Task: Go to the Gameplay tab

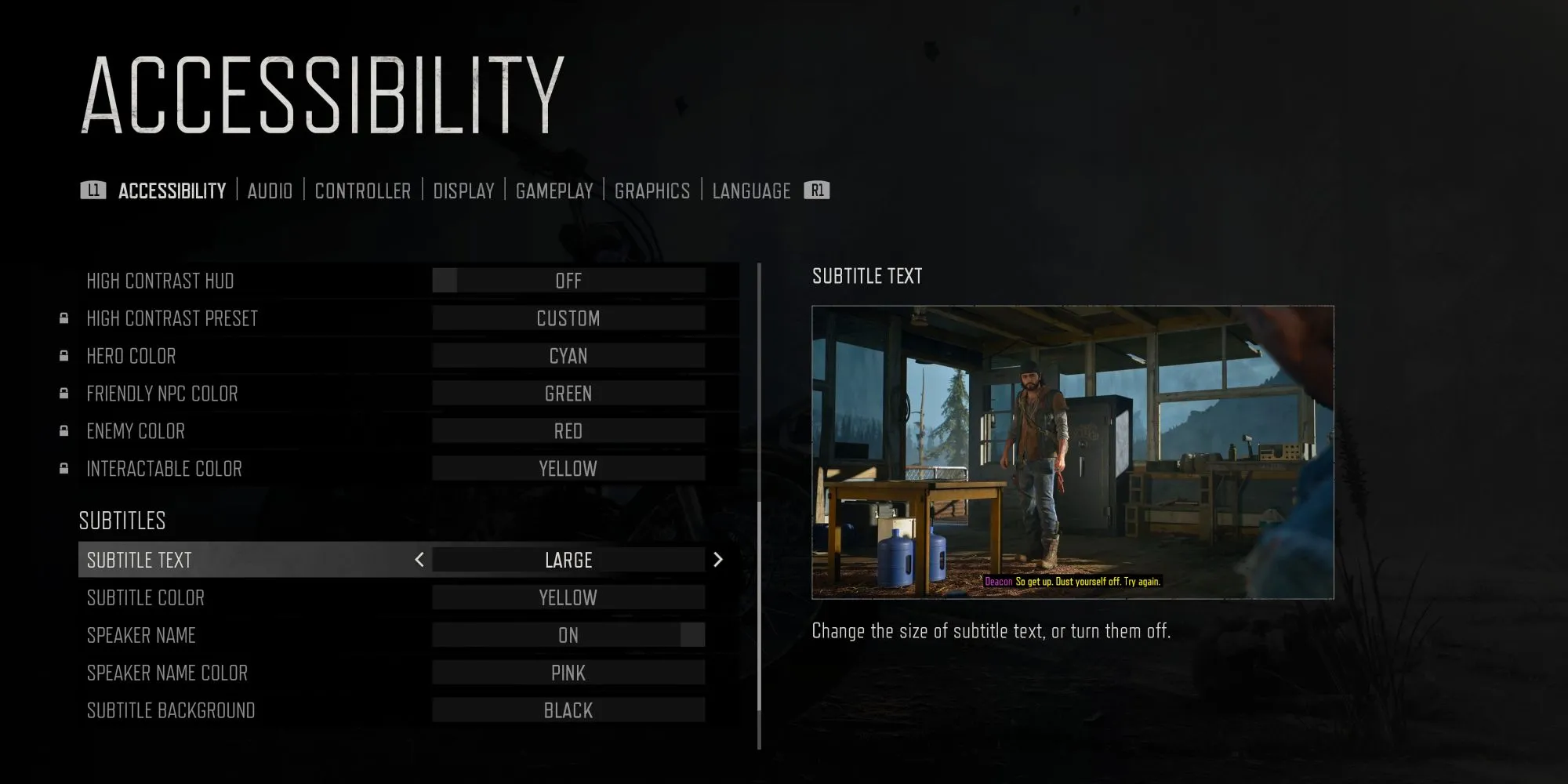Action: click(x=554, y=191)
